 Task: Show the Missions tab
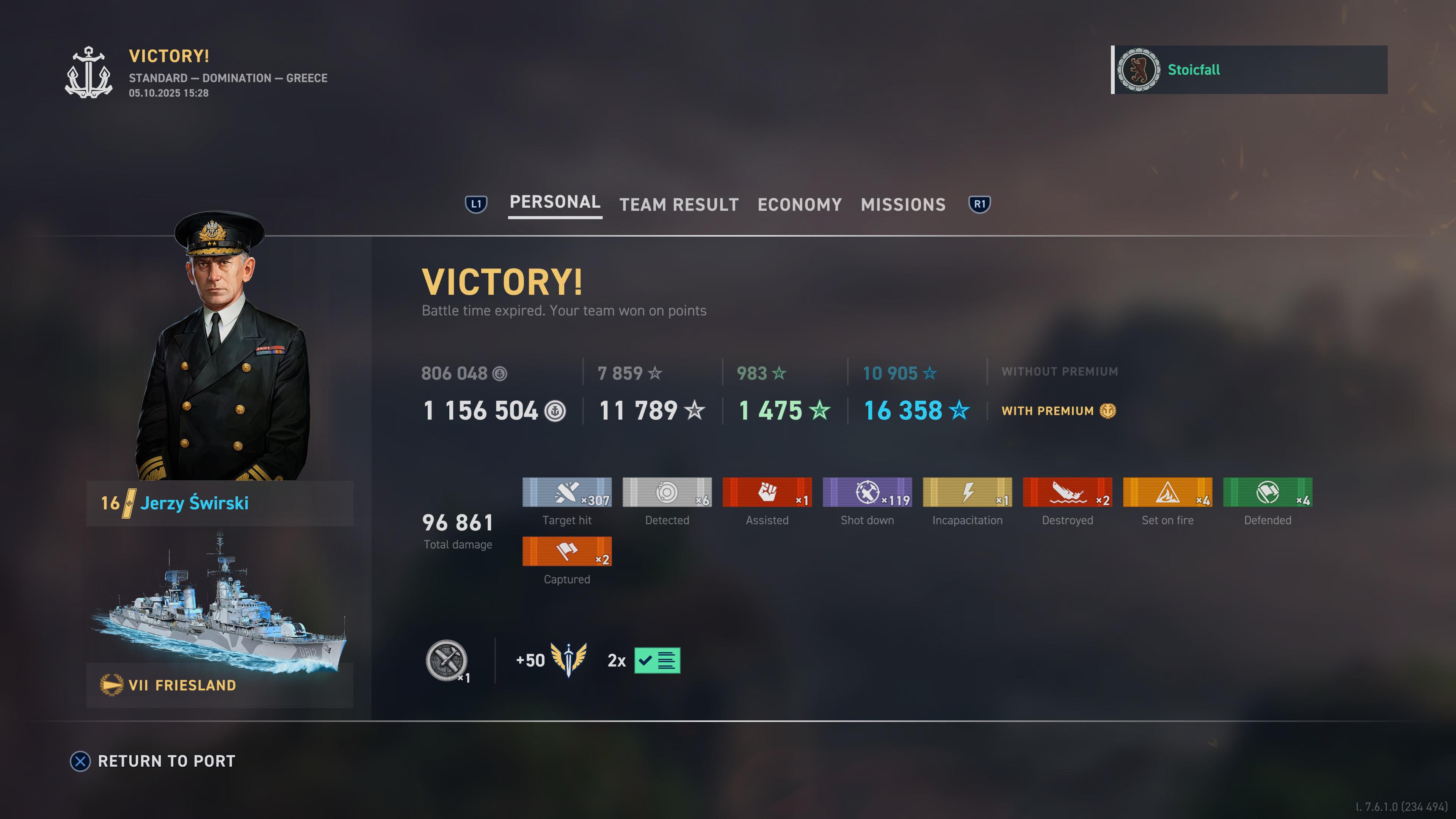pos(903,205)
